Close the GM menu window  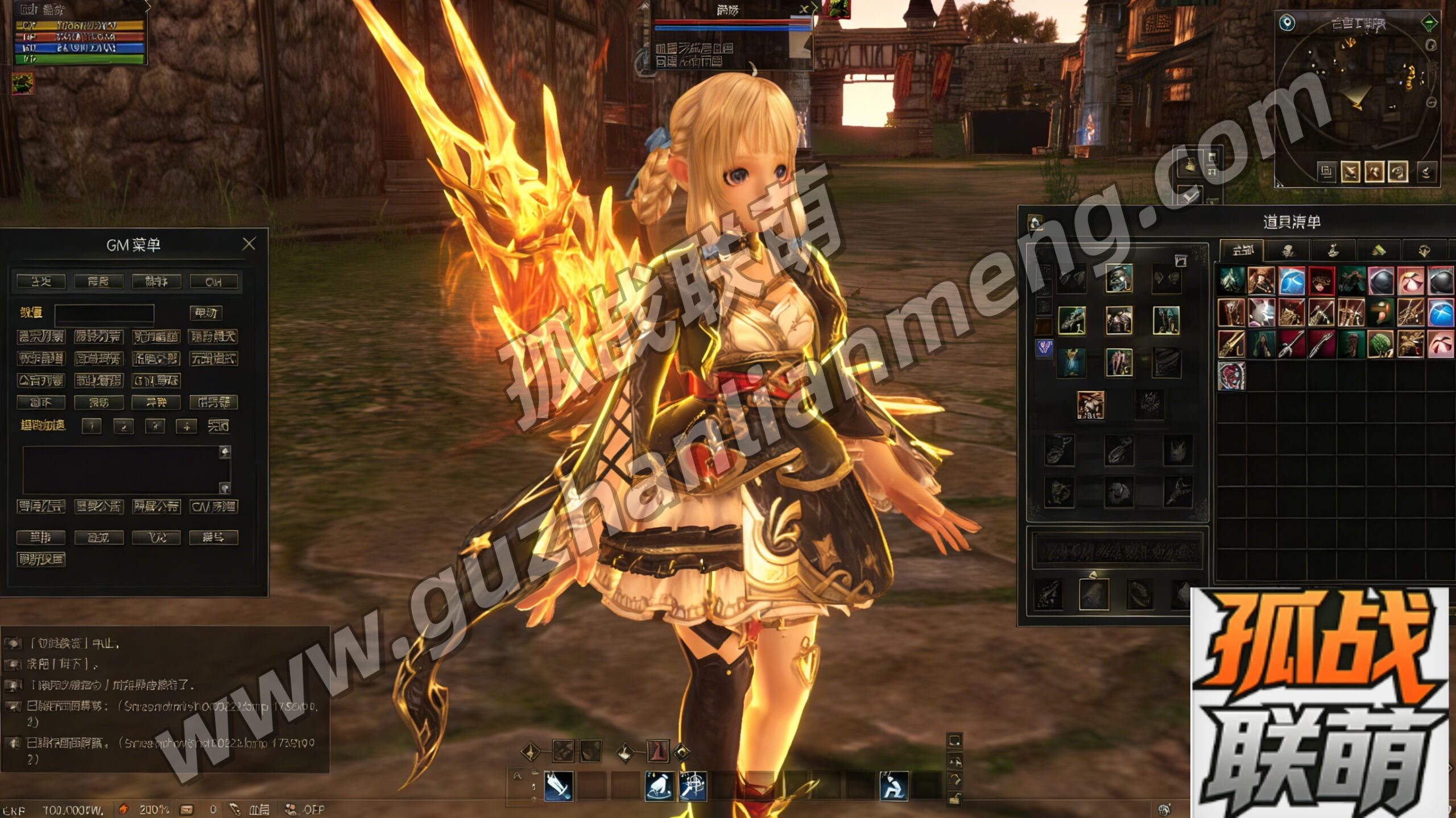click(249, 244)
